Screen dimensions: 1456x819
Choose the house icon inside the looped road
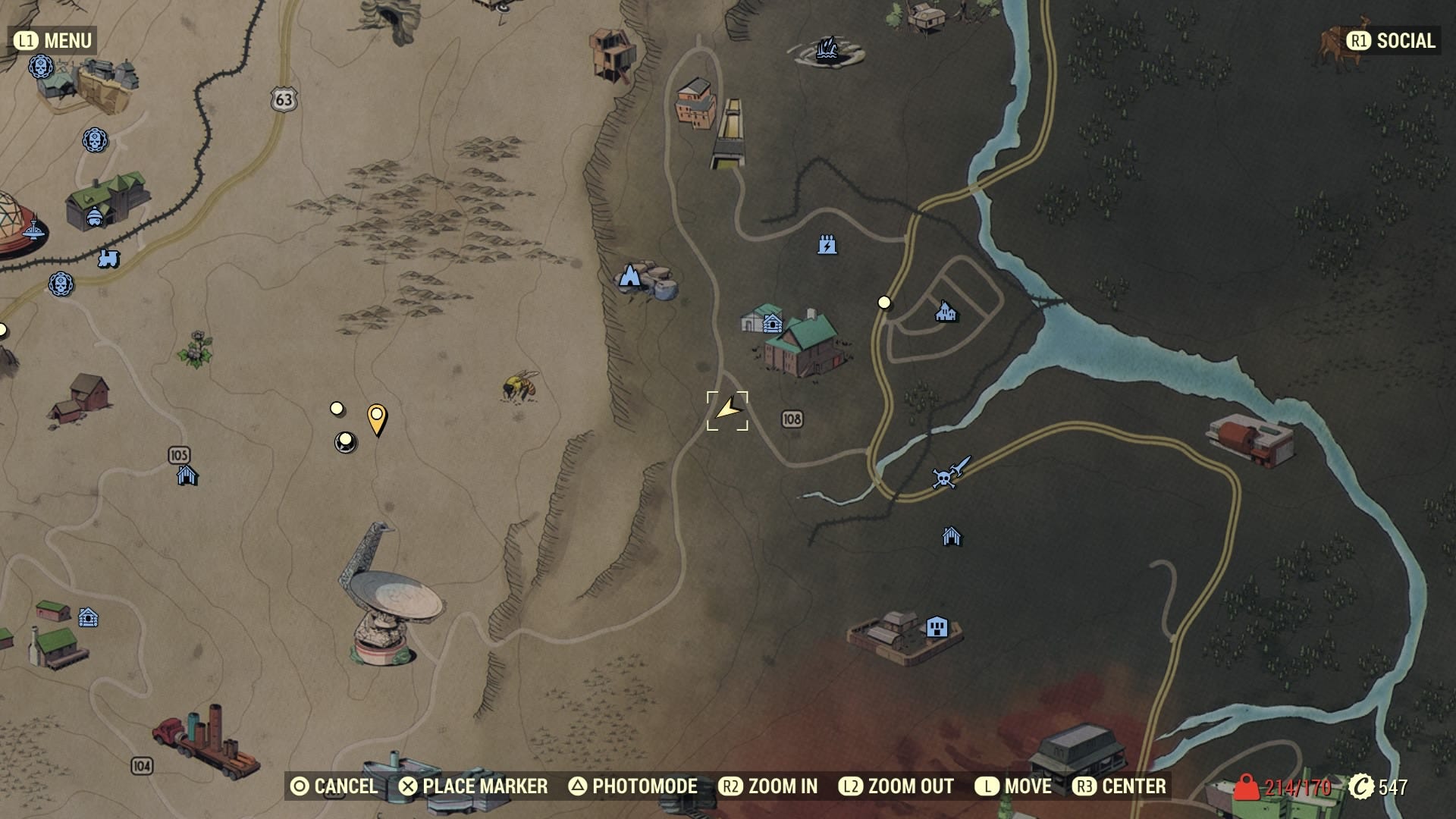click(x=946, y=311)
